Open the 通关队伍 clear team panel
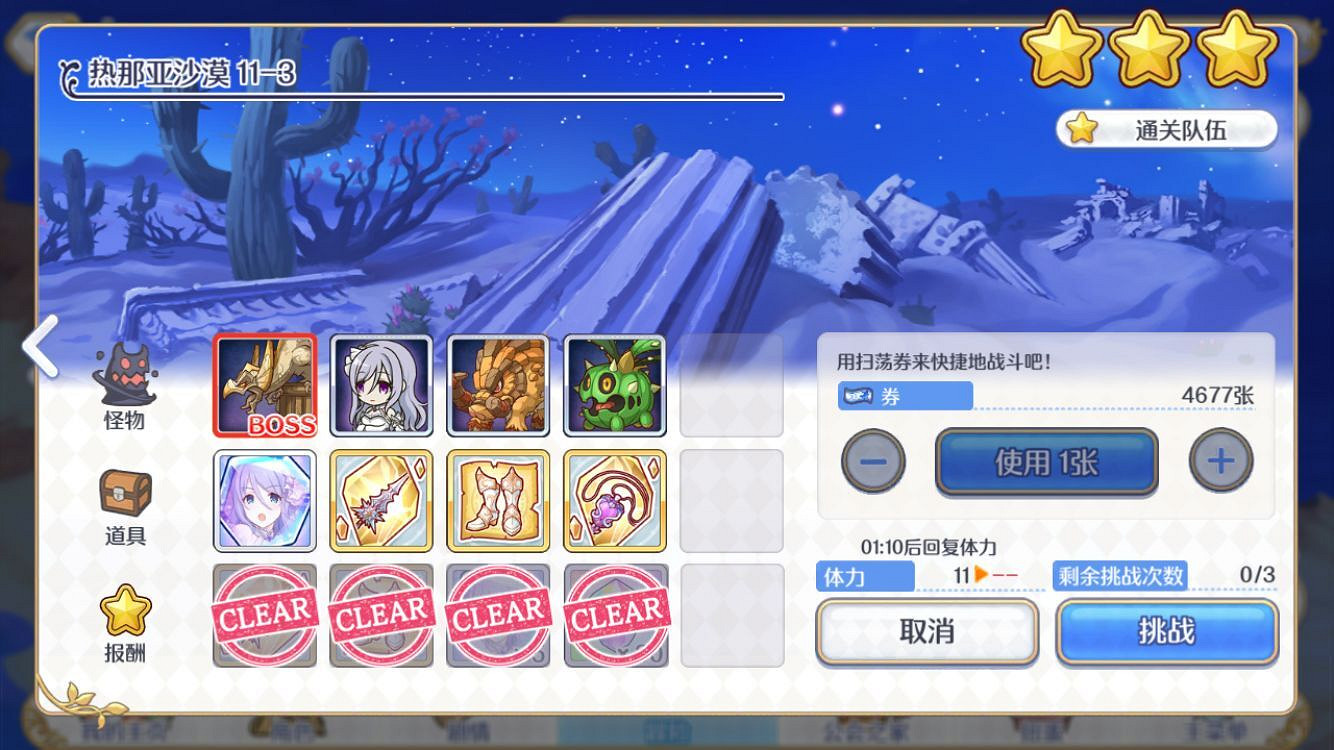The height and width of the screenshot is (750, 1334). point(1166,128)
